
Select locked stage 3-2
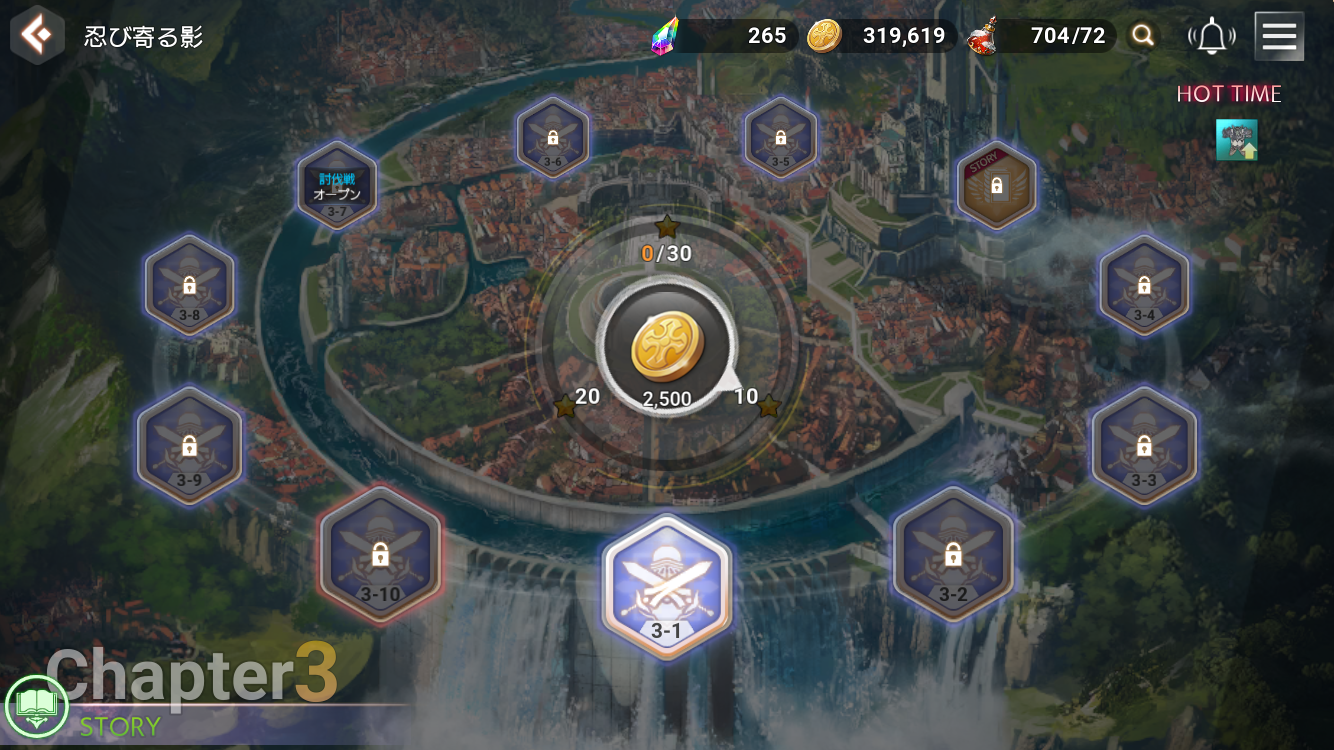tap(952, 556)
